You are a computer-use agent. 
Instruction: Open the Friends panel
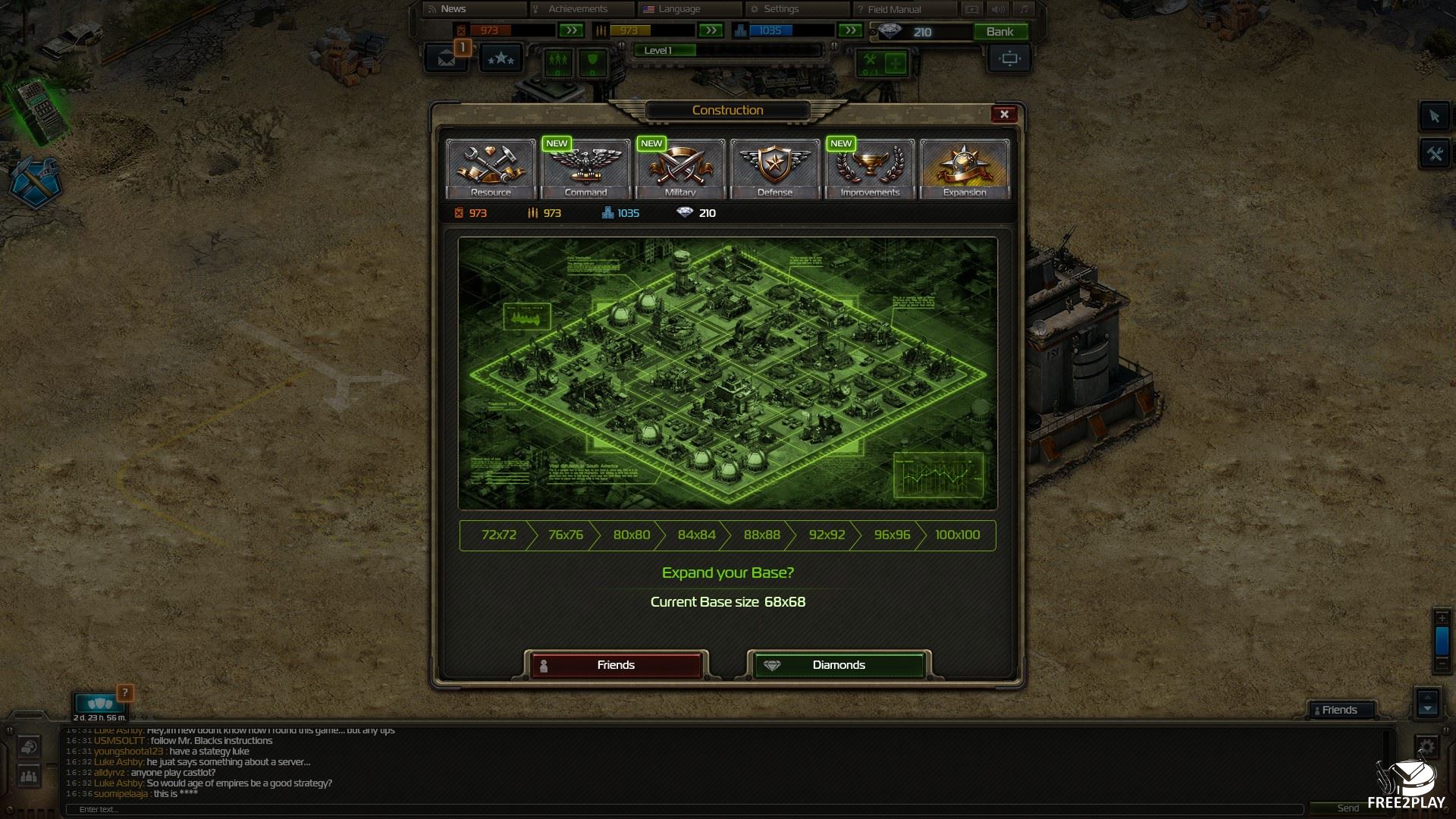click(1339, 710)
